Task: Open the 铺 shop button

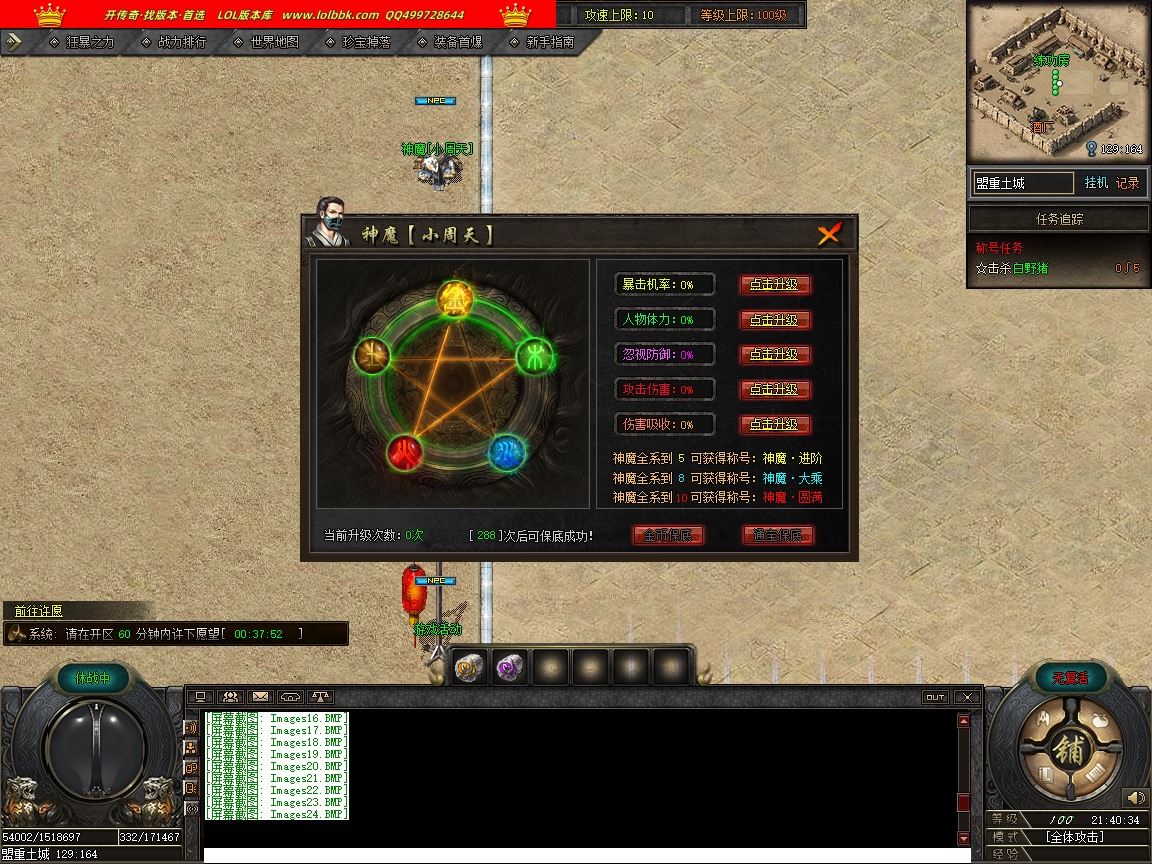Action: coord(1067,751)
